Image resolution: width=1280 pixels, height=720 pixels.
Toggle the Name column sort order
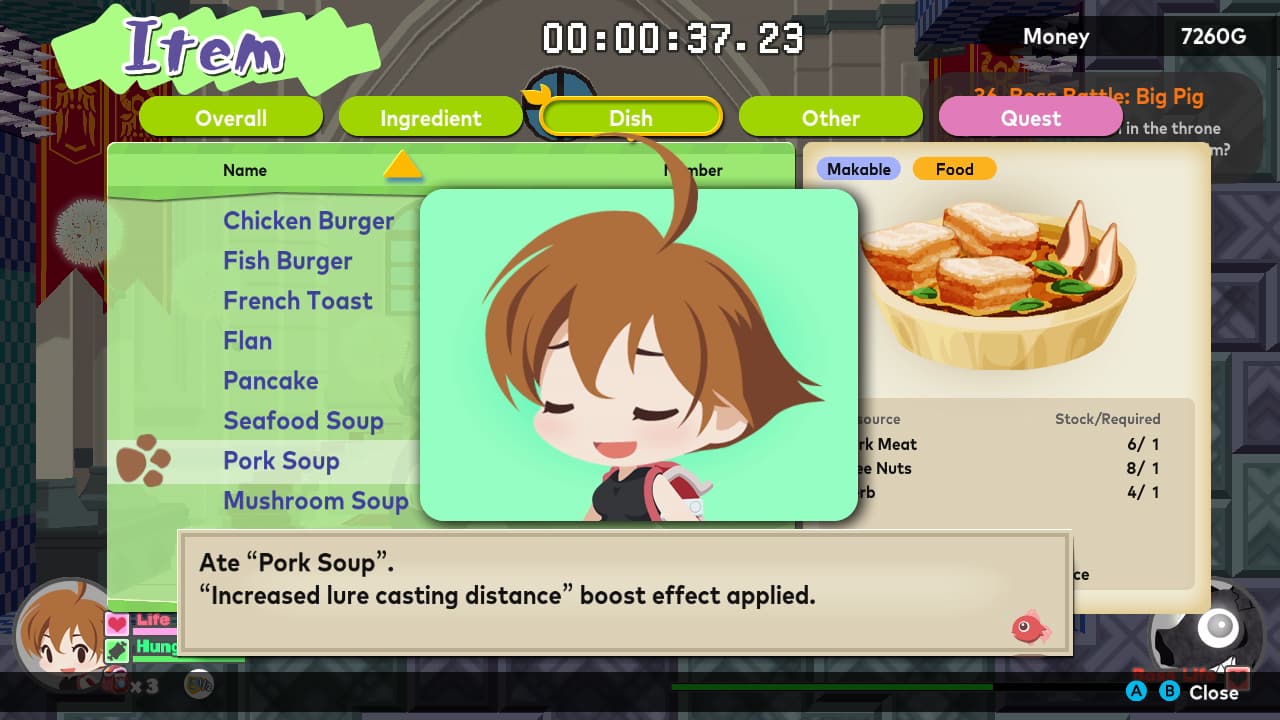245,170
